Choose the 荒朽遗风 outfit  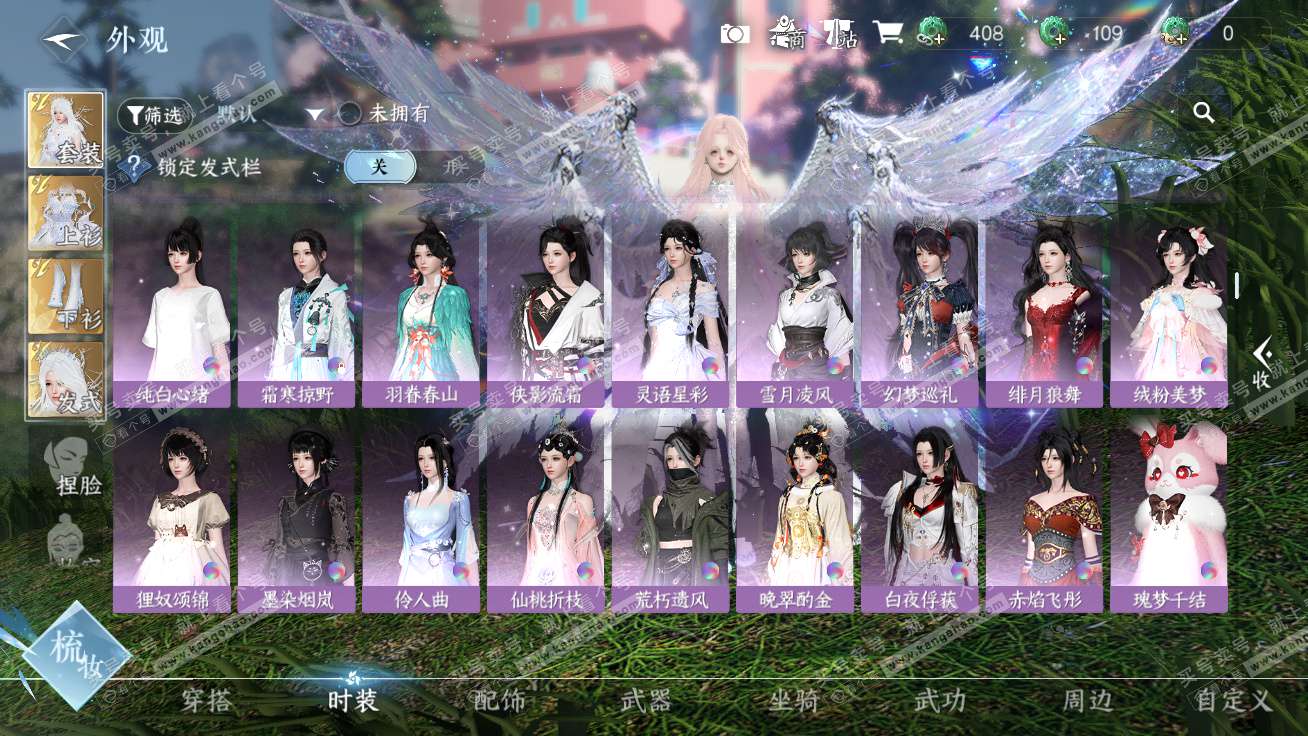coord(671,515)
